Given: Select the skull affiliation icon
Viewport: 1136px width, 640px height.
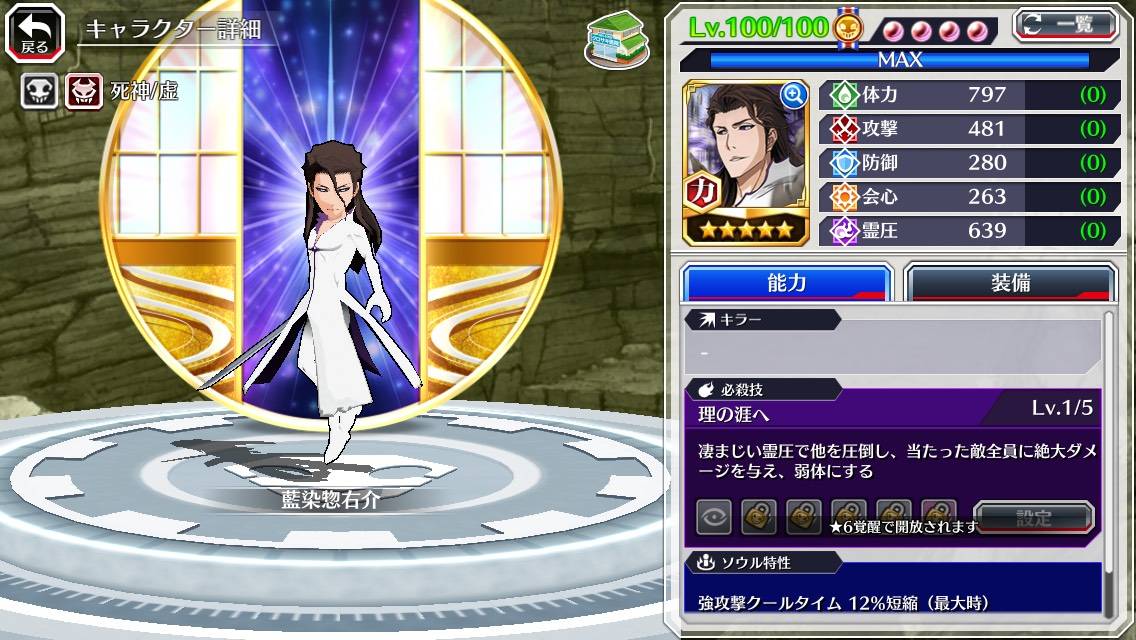Looking at the screenshot, I should click(40, 92).
